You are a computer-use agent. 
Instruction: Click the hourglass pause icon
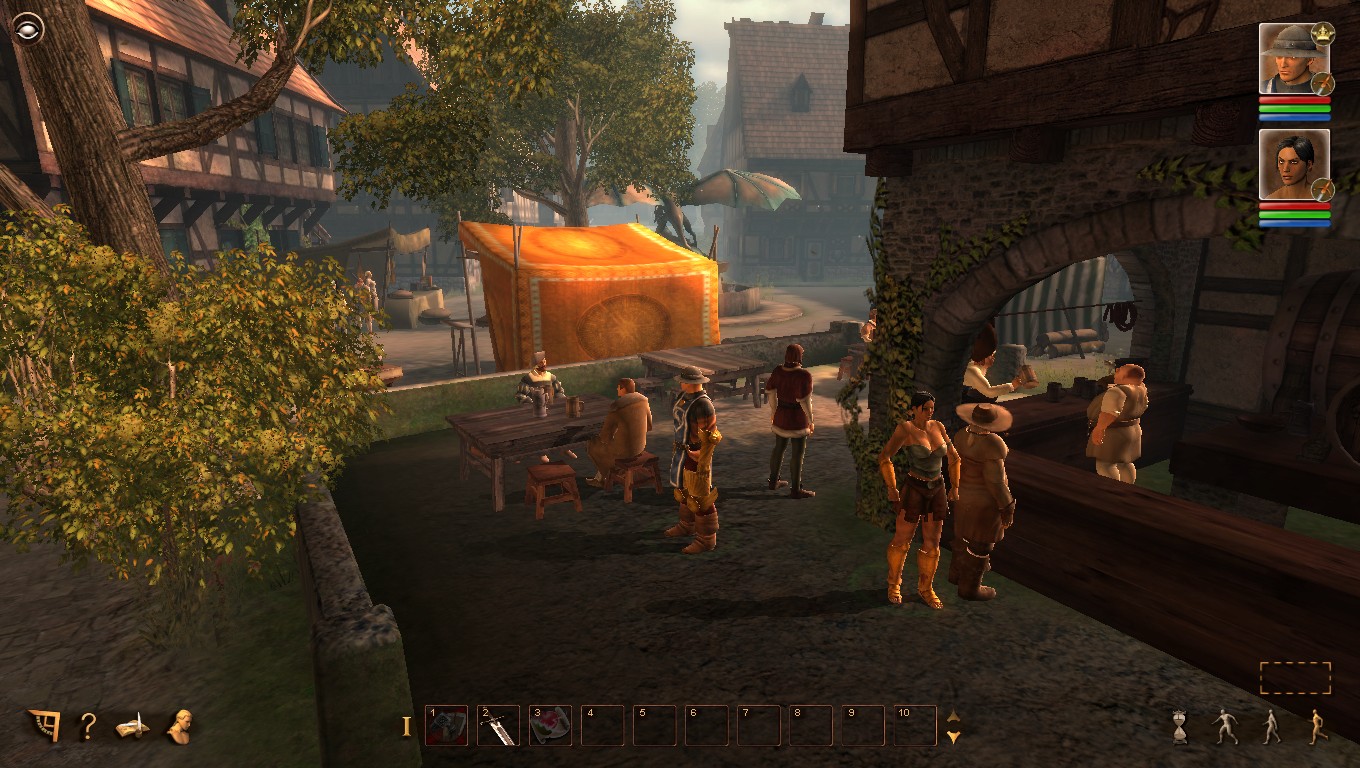click(x=1181, y=727)
